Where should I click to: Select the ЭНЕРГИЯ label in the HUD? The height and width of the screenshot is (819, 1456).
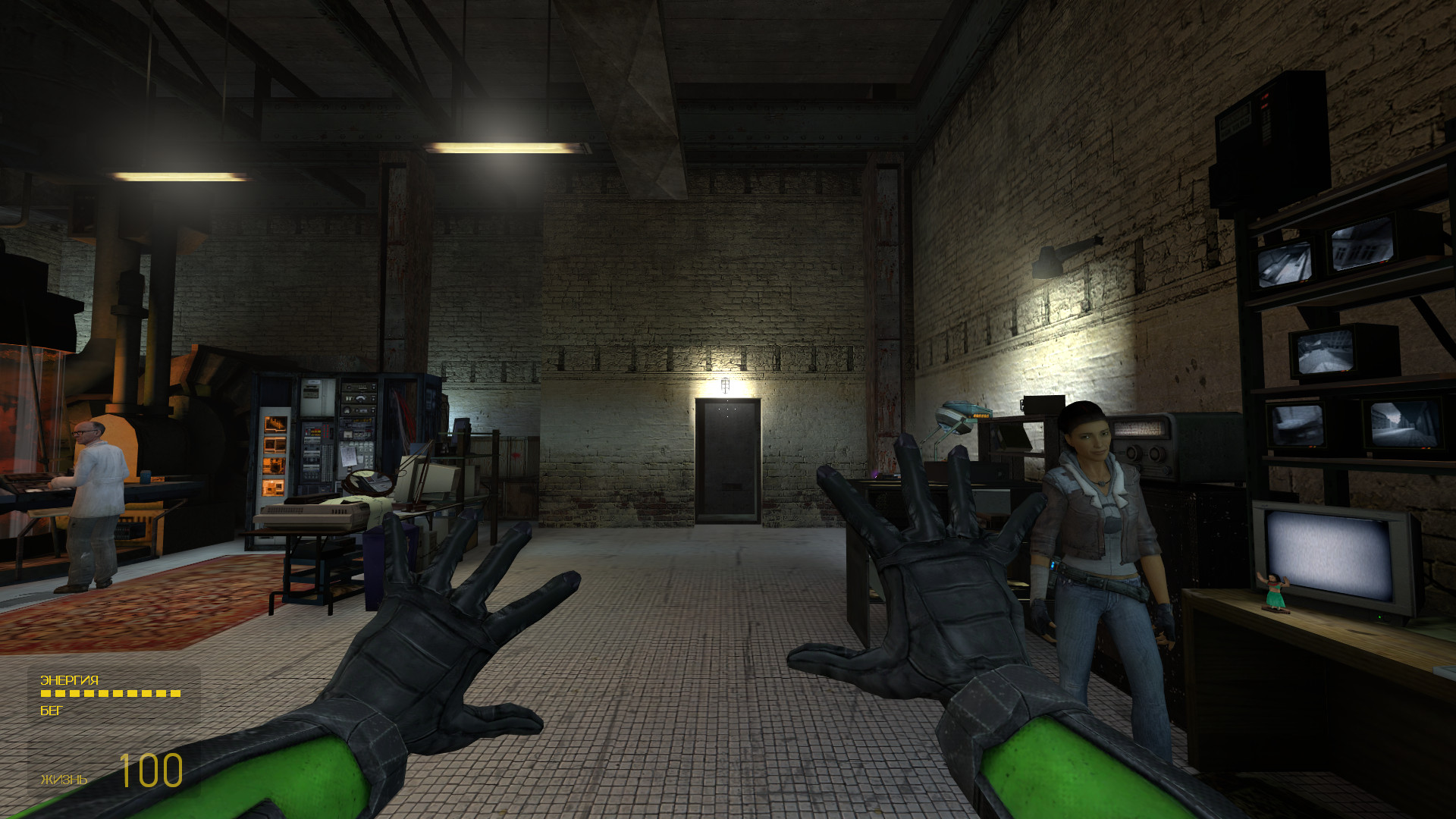[70, 680]
